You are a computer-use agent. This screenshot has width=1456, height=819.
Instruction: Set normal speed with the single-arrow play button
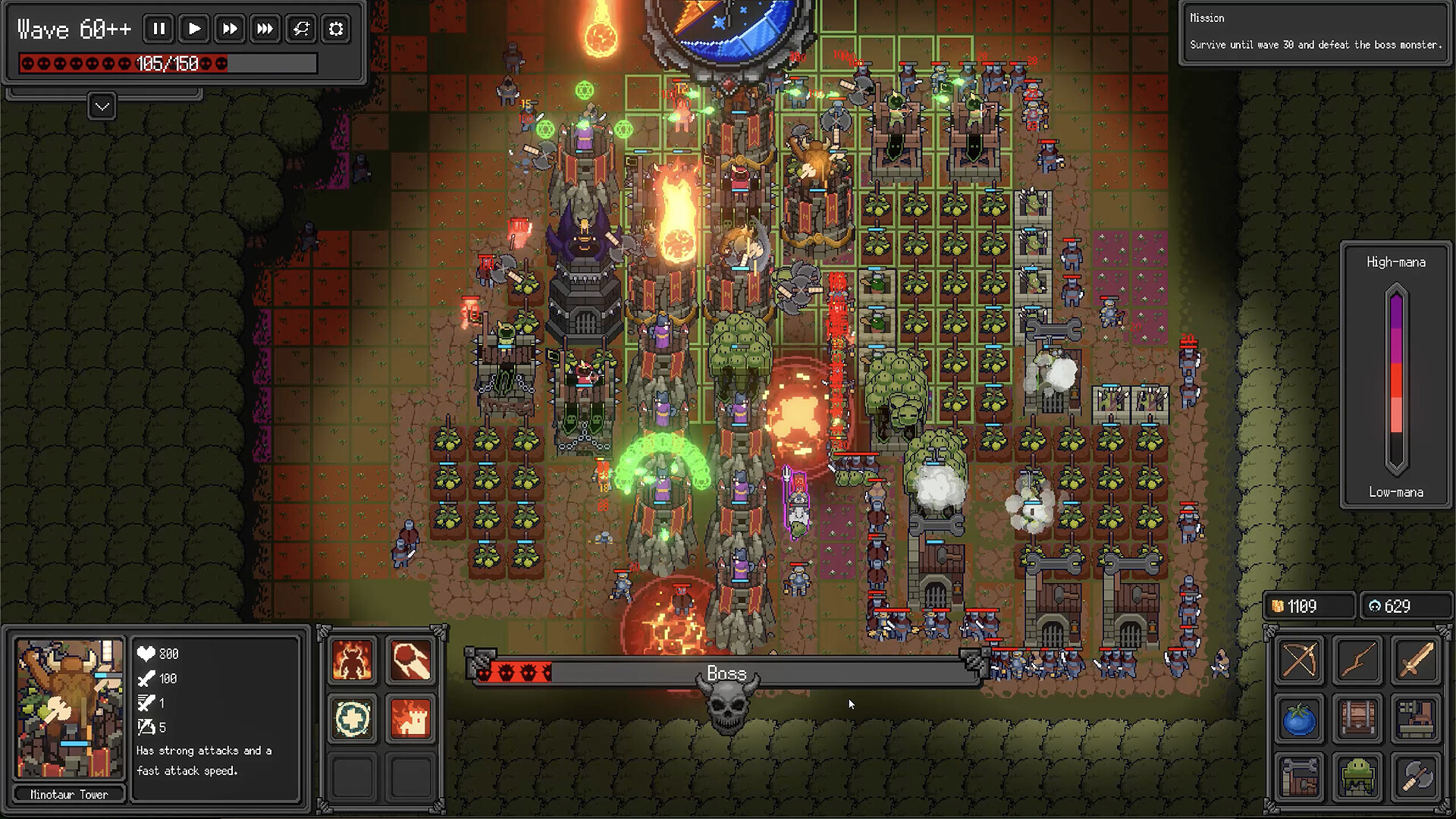[194, 29]
